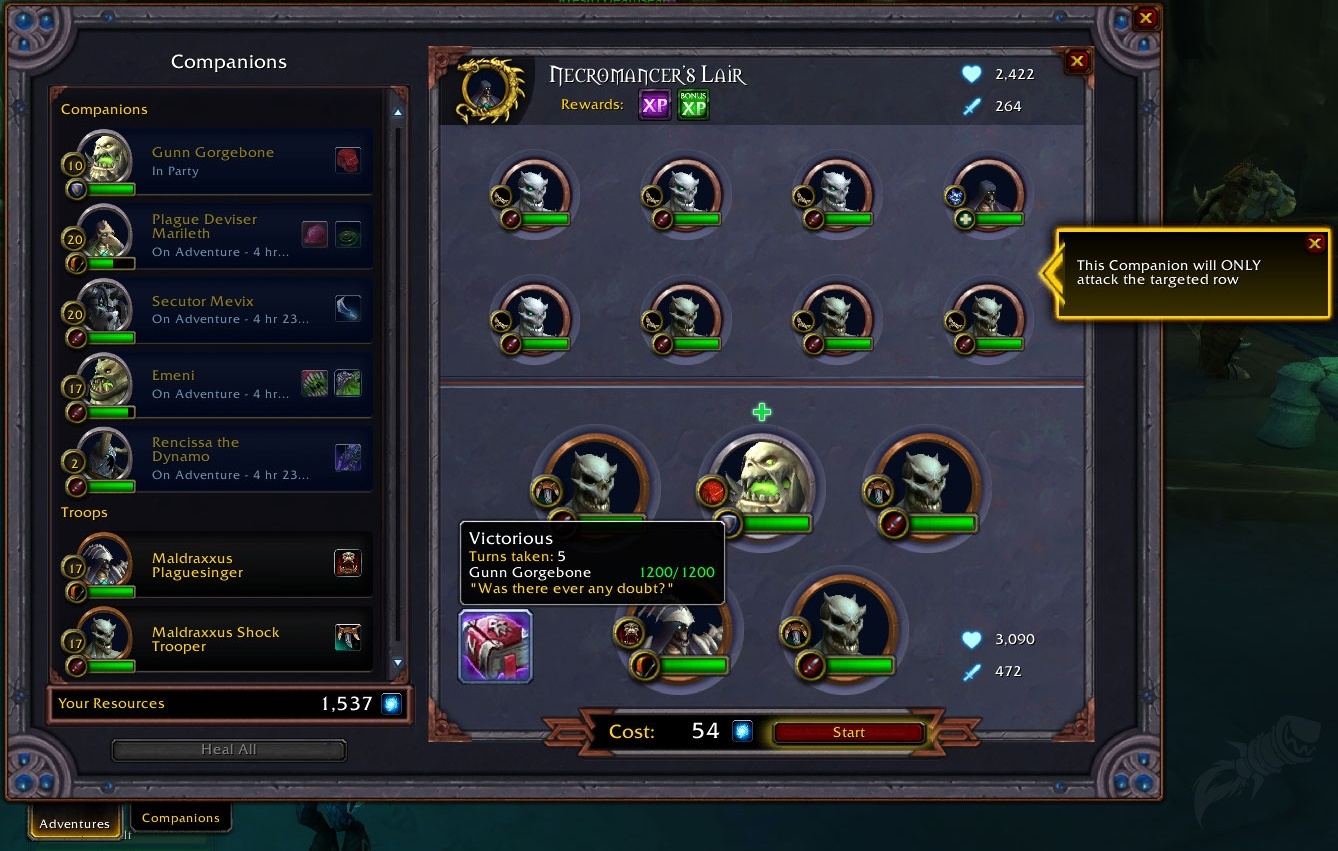Switch to the Adventures tab
The image size is (1338, 851).
pyautogui.click(x=75, y=823)
